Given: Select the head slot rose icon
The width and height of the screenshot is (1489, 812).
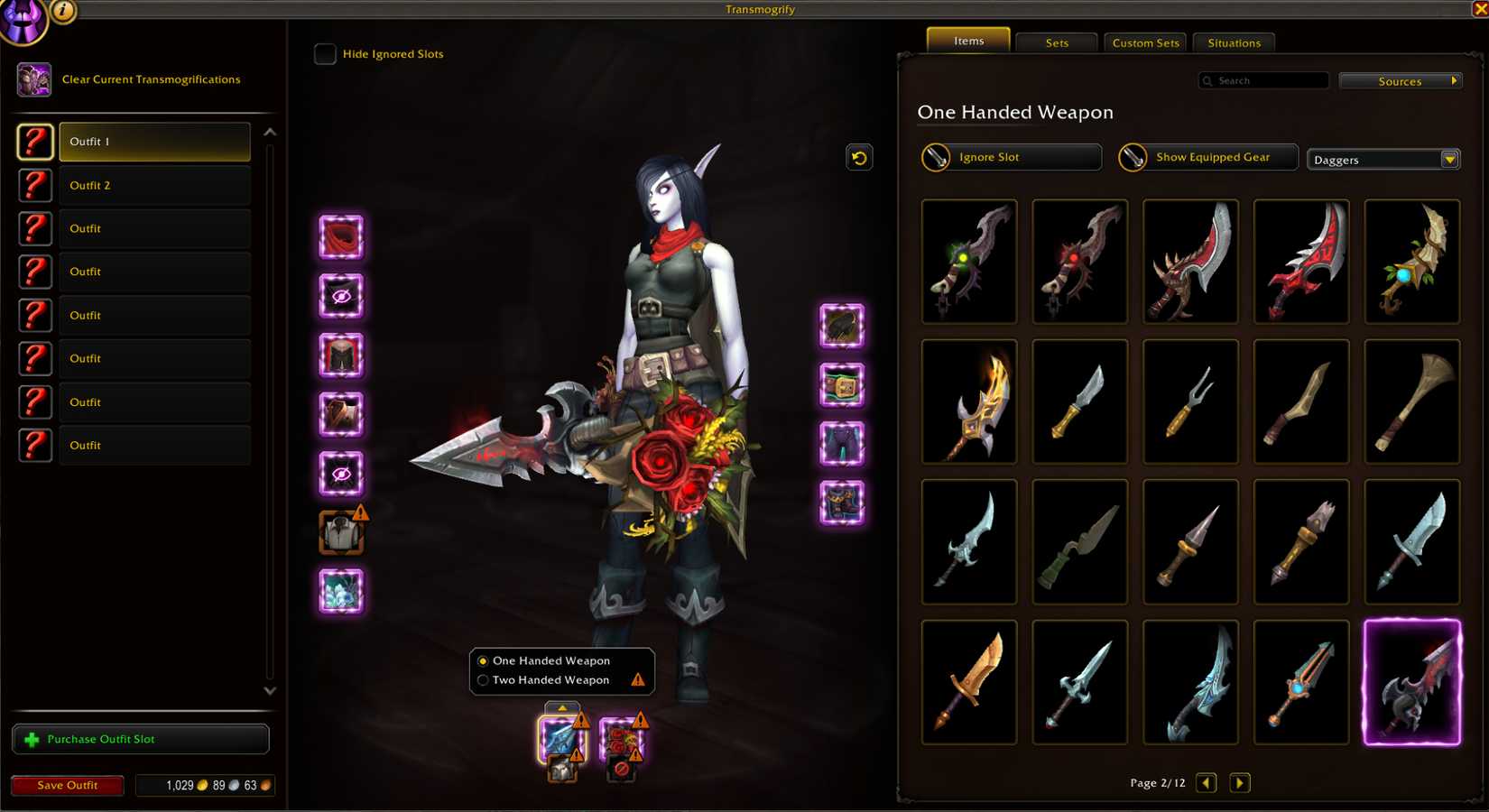Looking at the screenshot, I should tap(340, 238).
